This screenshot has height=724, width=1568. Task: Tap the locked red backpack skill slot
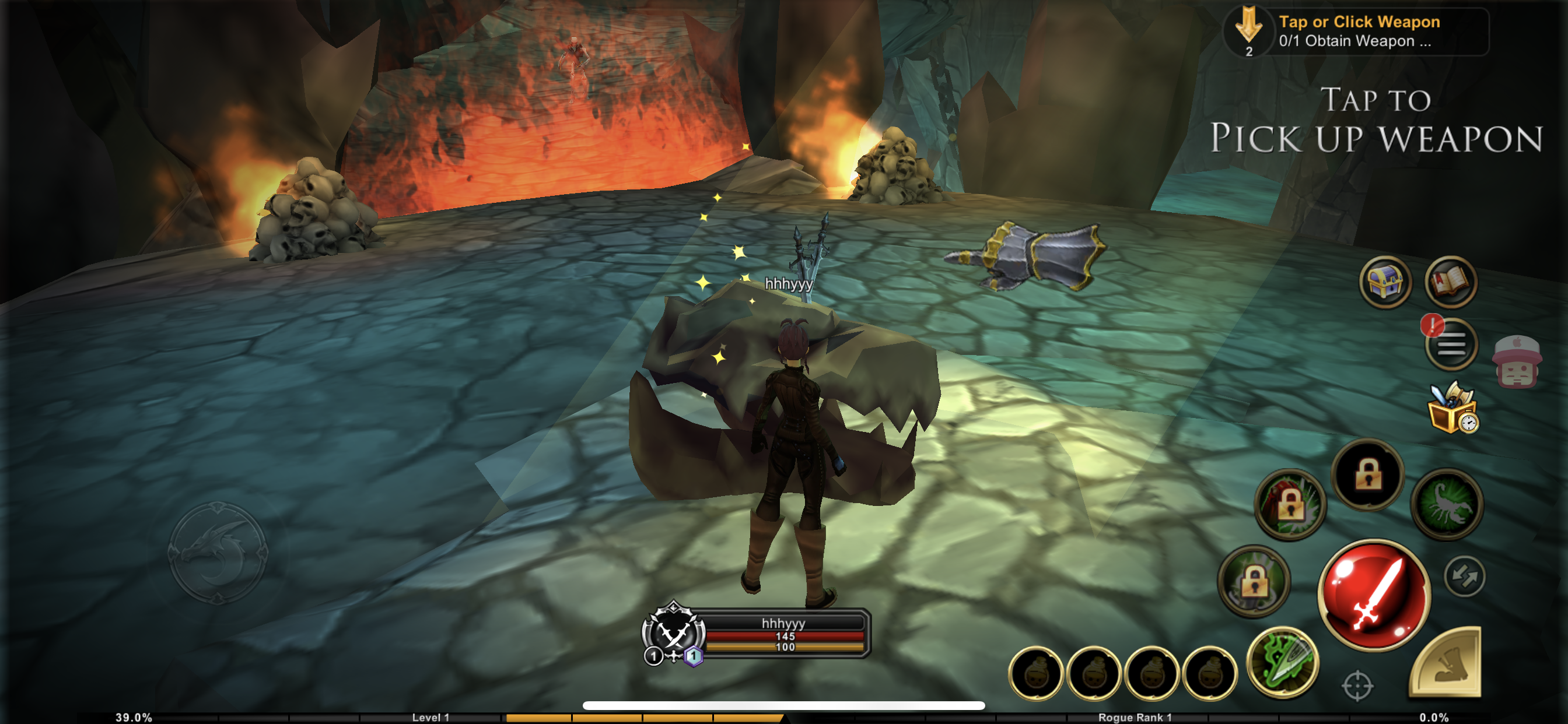tap(1290, 504)
